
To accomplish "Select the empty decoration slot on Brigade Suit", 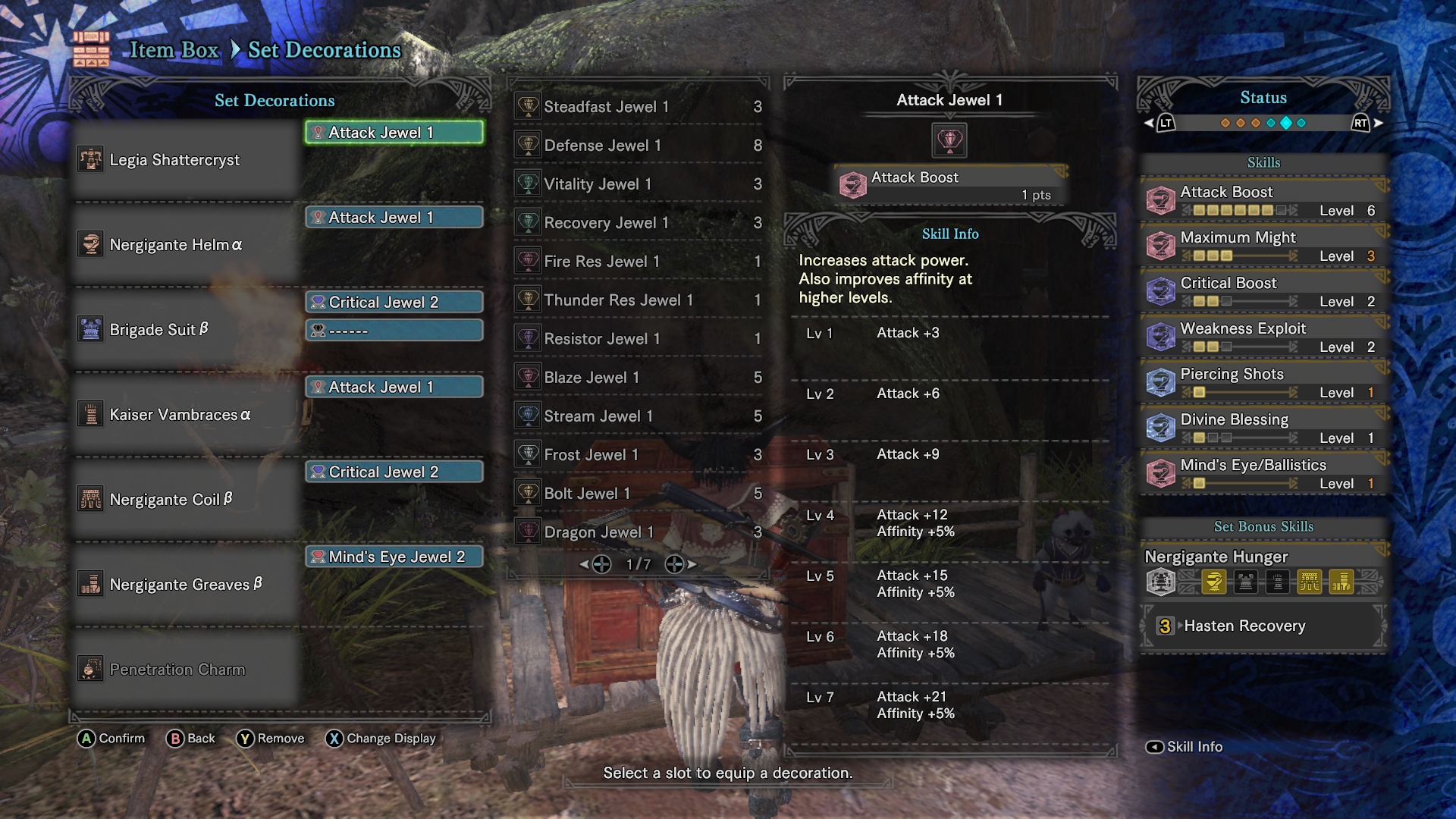I will pyautogui.click(x=394, y=330).
